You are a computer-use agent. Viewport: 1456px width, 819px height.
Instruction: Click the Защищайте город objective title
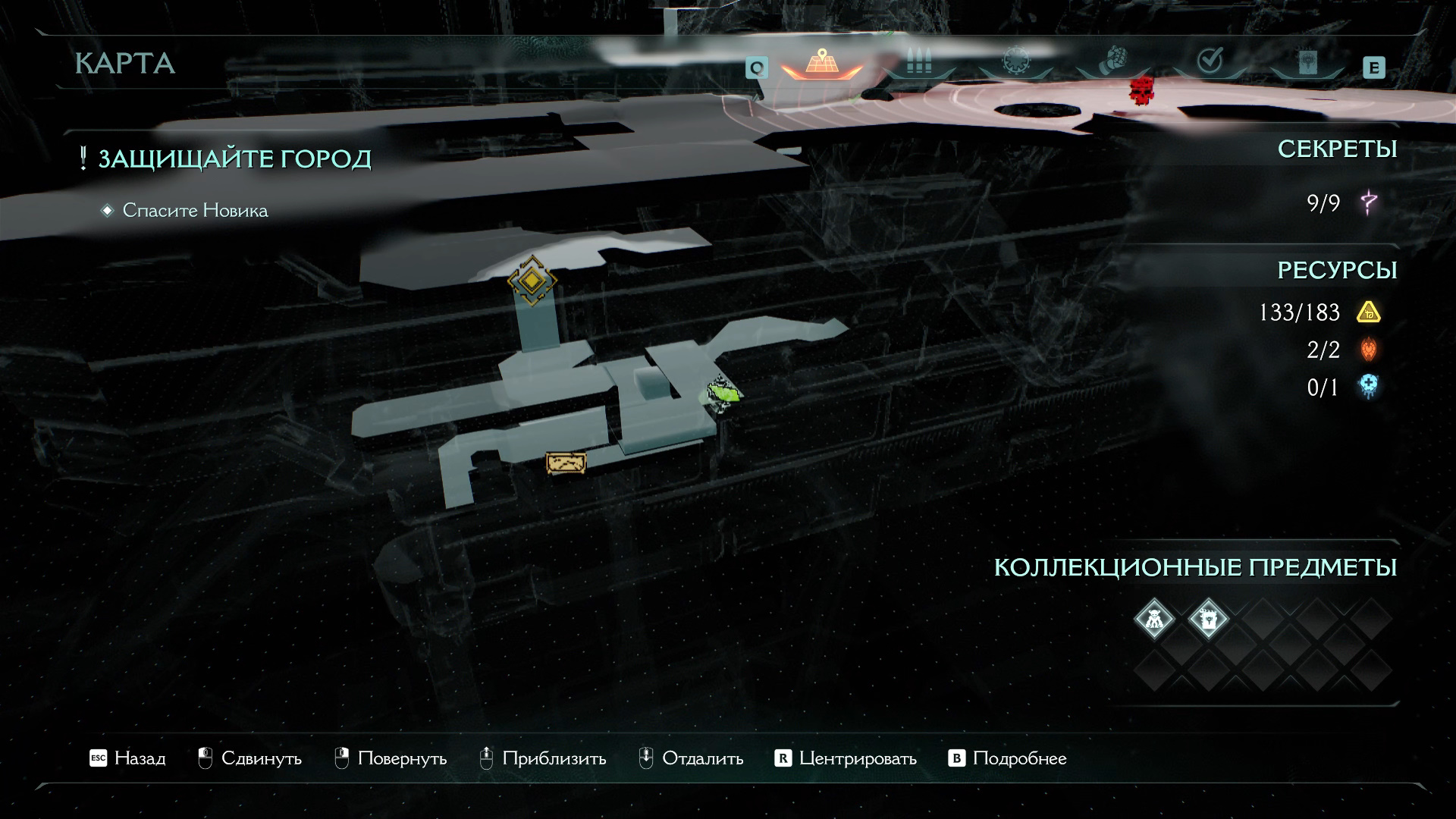coord(234,159)
